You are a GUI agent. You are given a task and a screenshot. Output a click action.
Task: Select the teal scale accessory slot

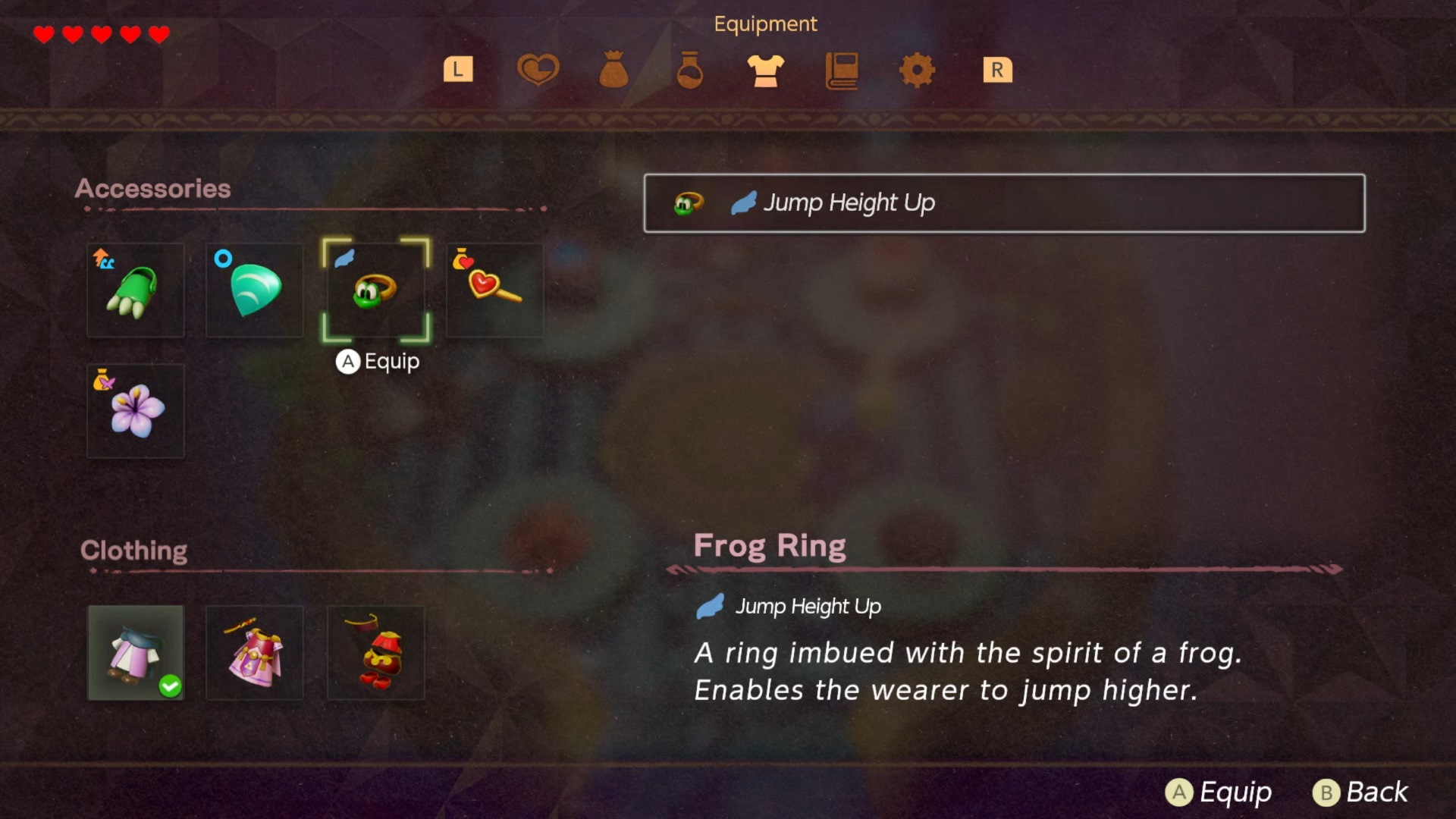(255, 290)
